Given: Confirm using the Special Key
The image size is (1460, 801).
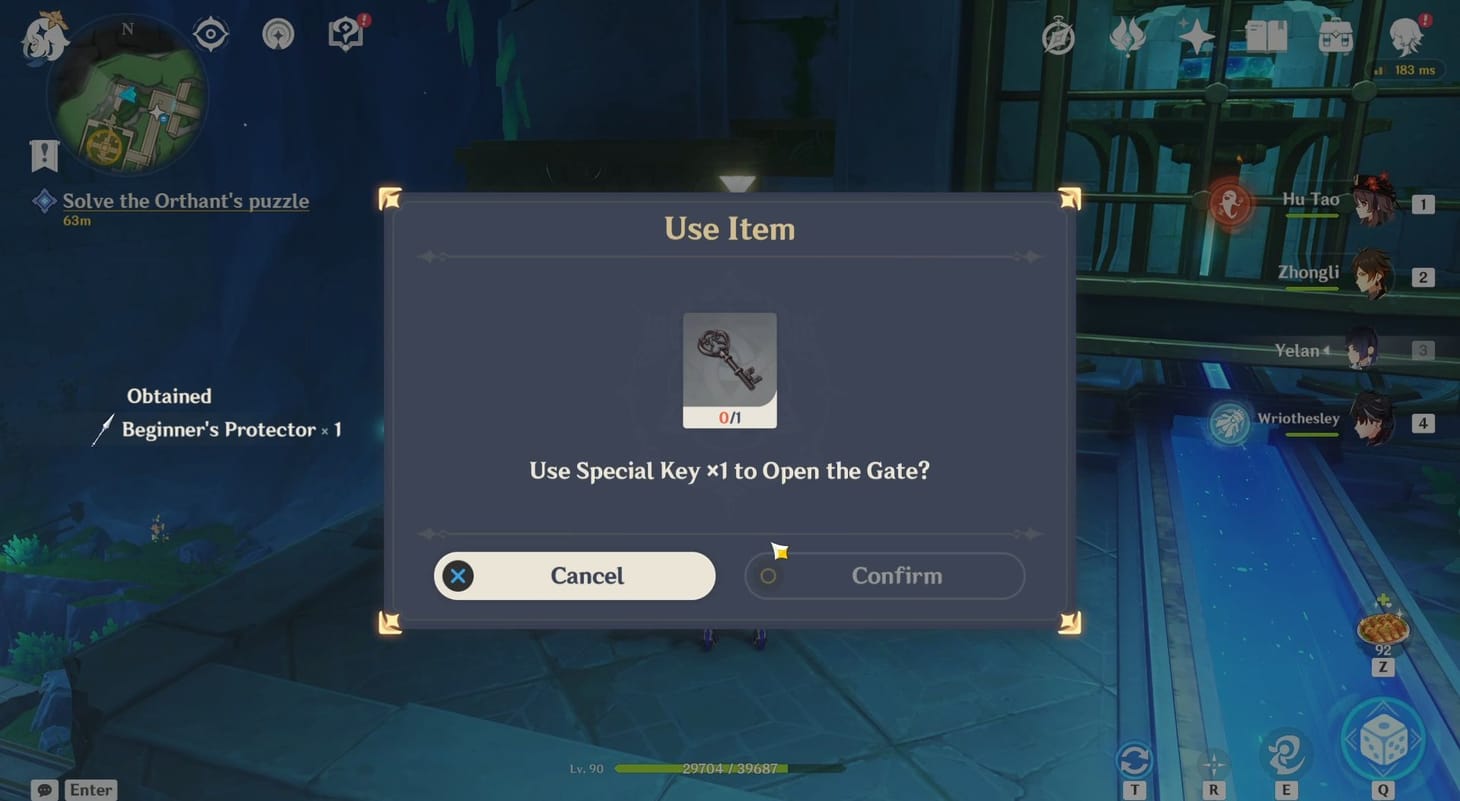Looking at the screenshot, I should coord(884,575).
